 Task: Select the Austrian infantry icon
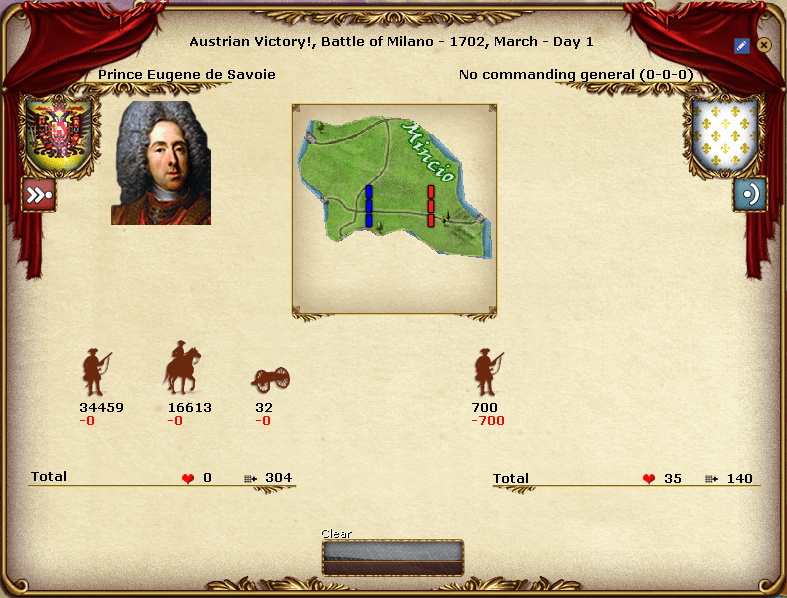[96, 373]
